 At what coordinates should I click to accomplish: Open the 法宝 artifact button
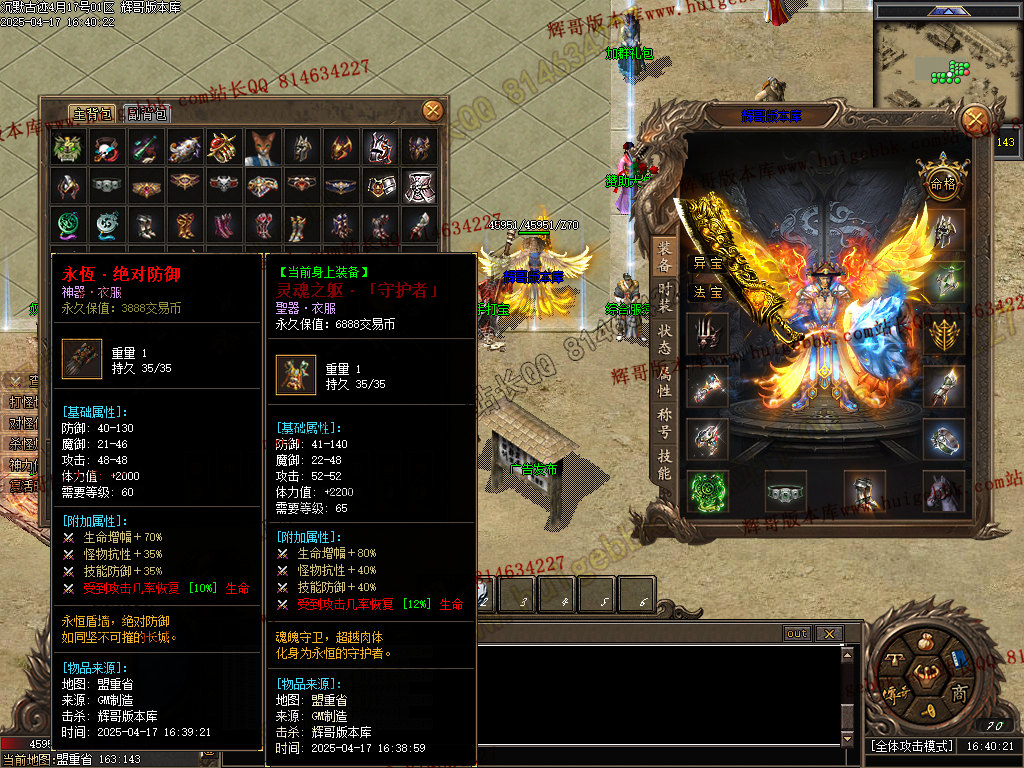coord(708,292)
